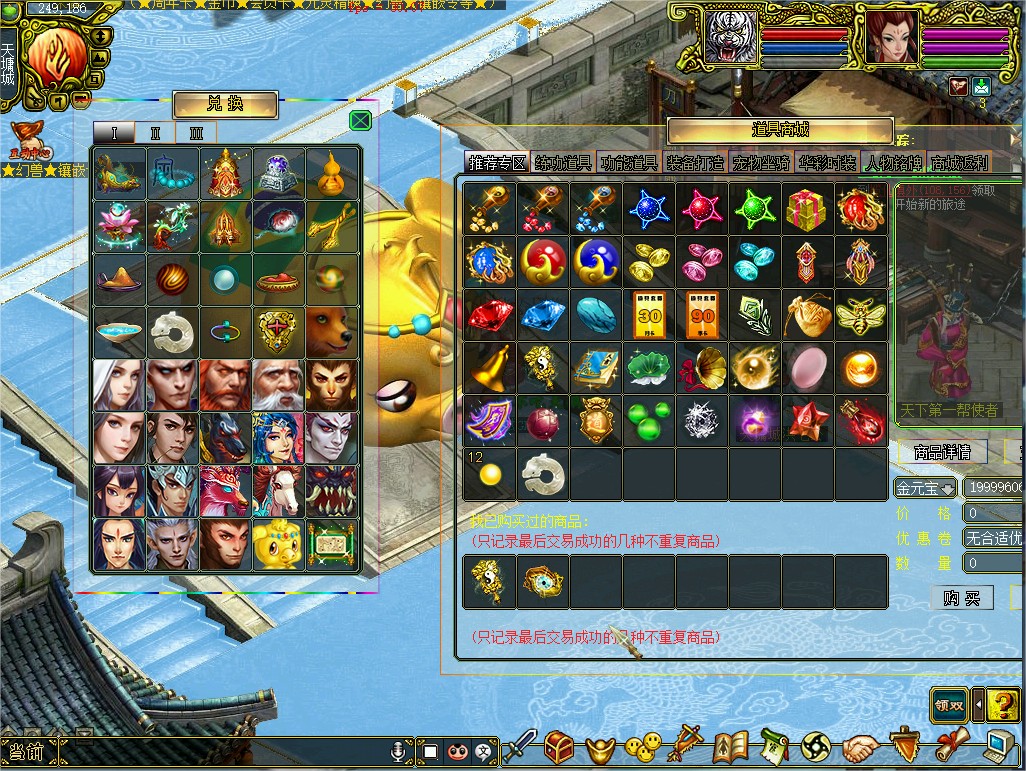Click the 购买 purchase button
The image size is (1026, 771).
click(x=961, y=598)
